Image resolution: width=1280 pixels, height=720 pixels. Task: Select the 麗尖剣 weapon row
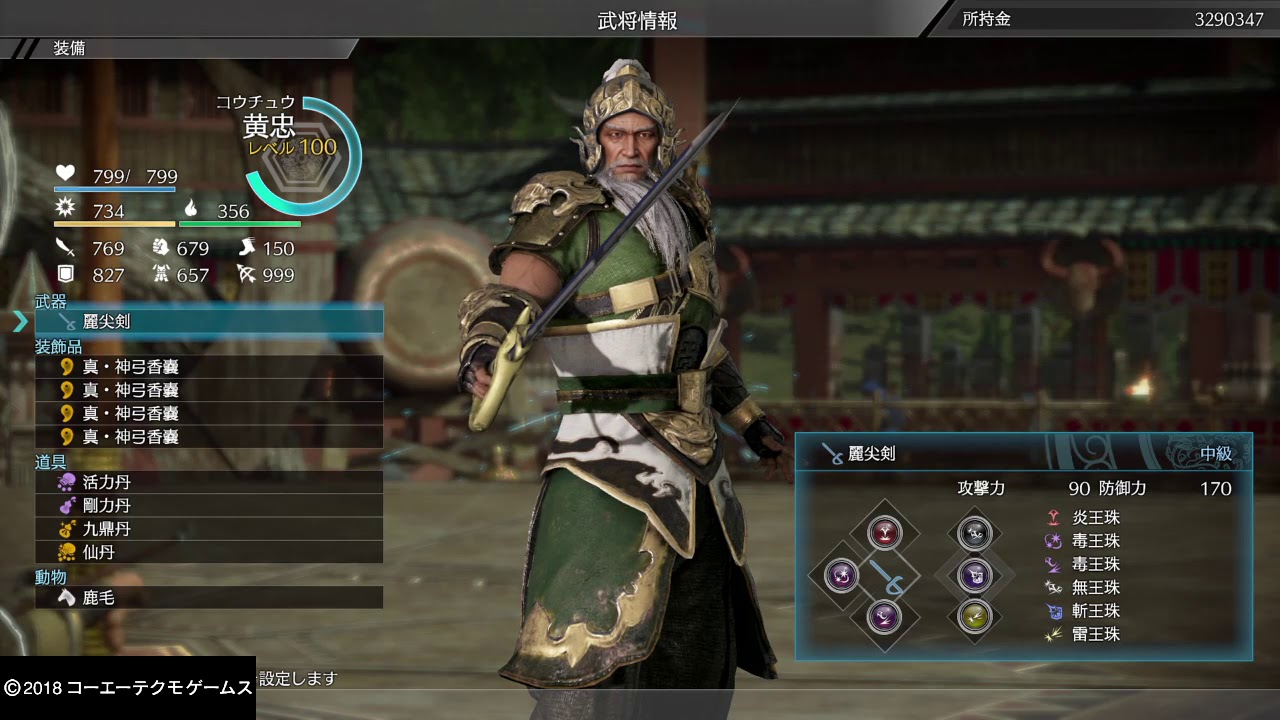(x=208, y=322)
